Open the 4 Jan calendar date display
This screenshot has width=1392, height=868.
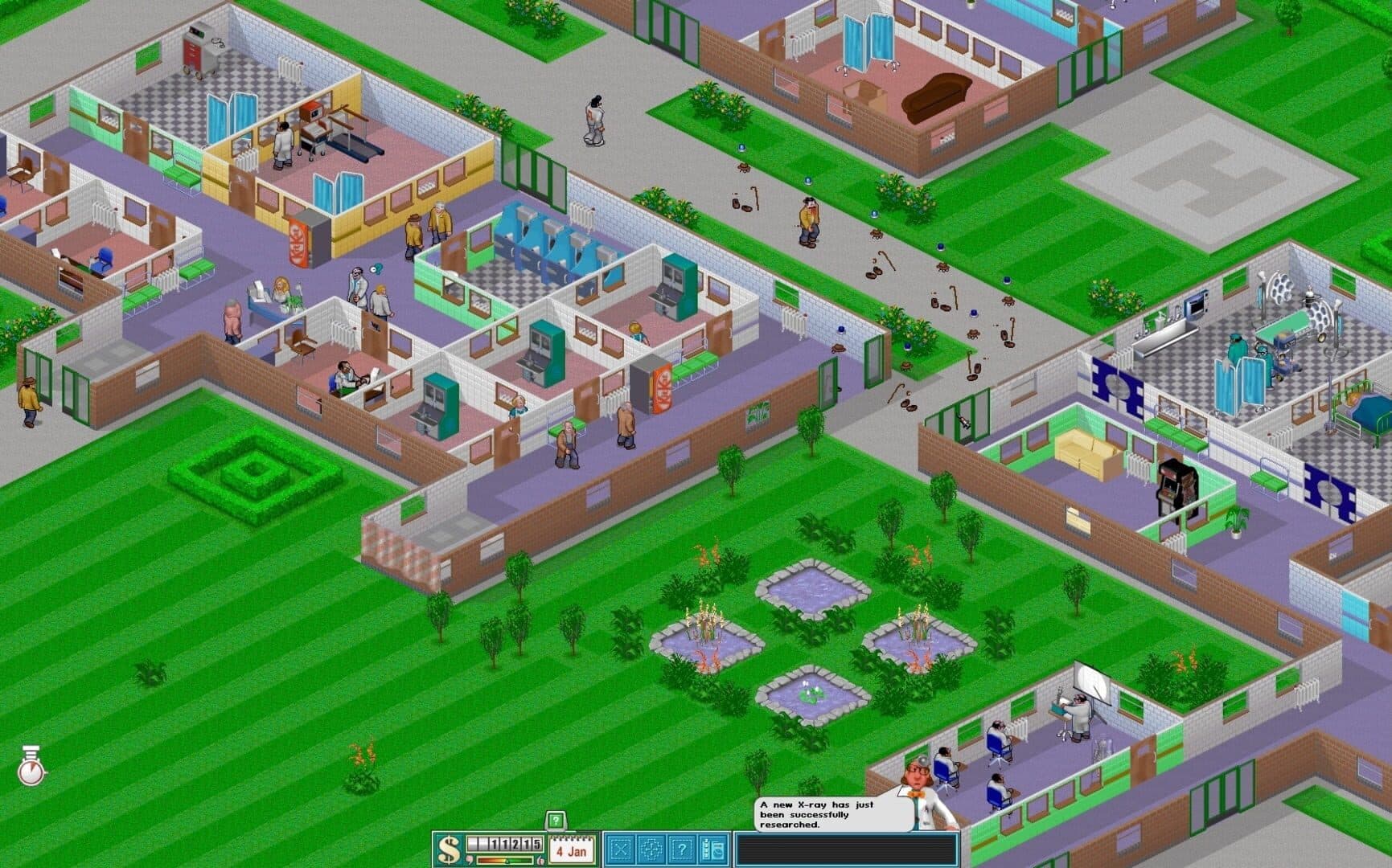pyautogui.click(x=571, y=850)
